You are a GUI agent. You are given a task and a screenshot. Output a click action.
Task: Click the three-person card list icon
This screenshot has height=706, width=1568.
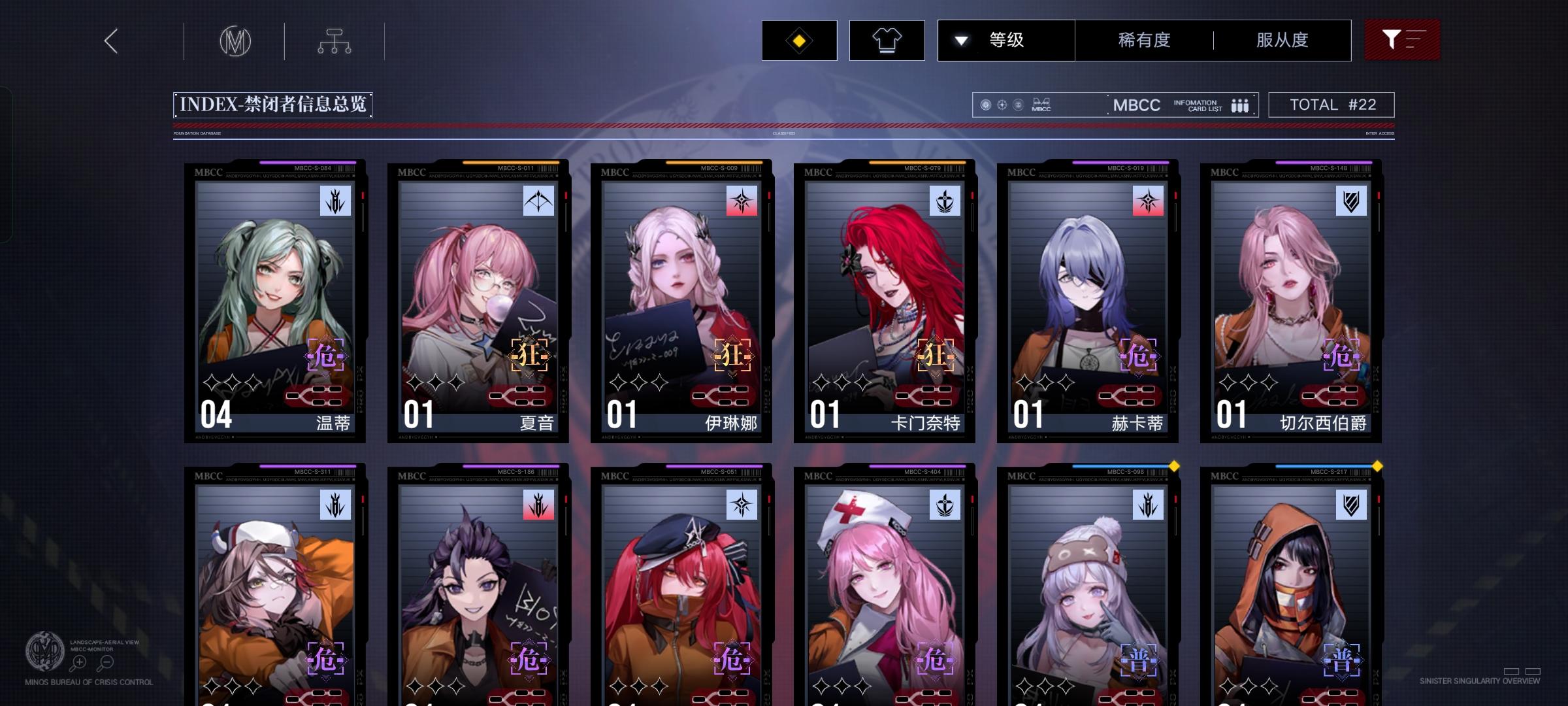coord(1239,105)
